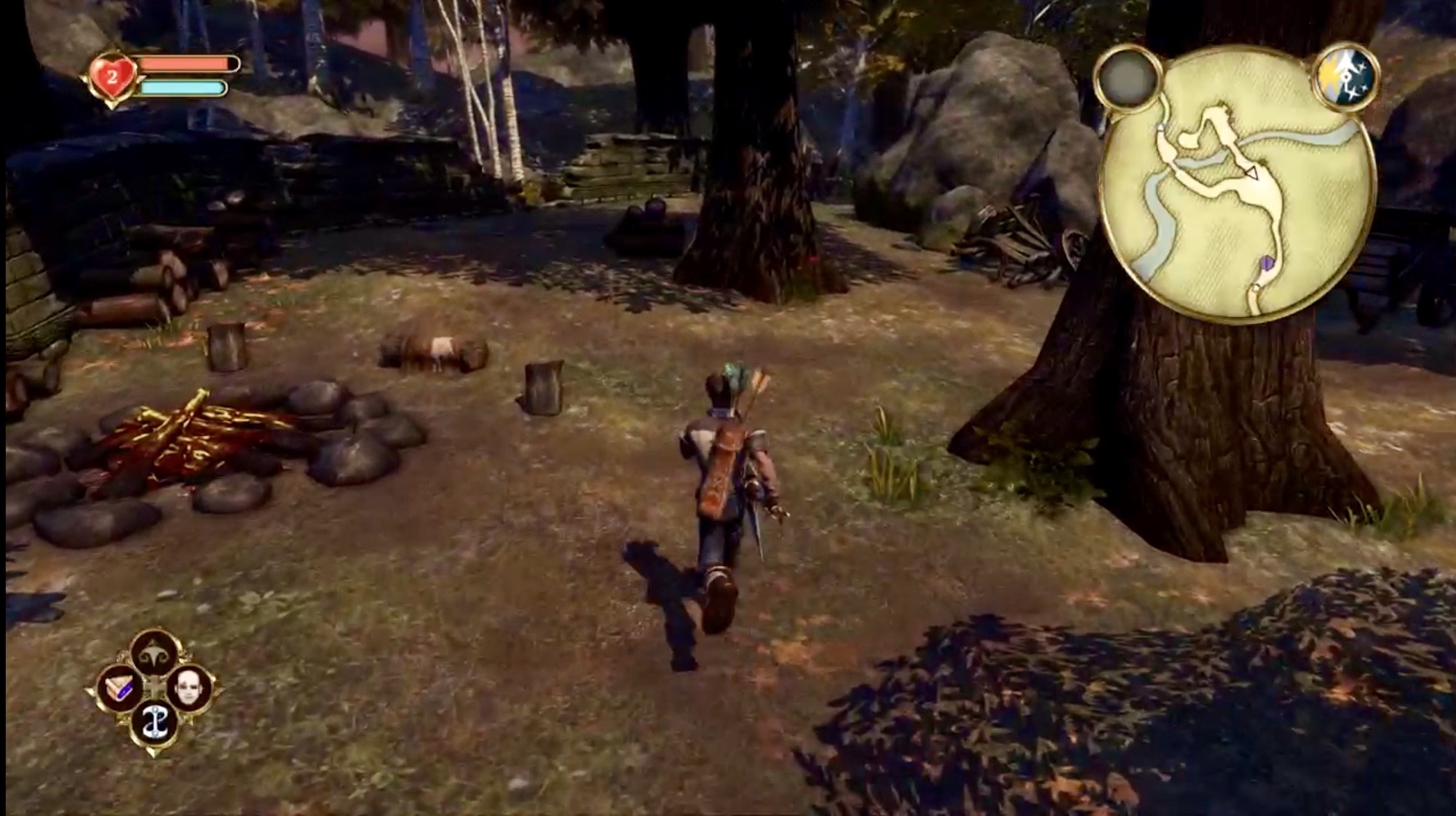Click the red heart icon
Viewport: 1456px width, 816px height.
click(111, 76)
